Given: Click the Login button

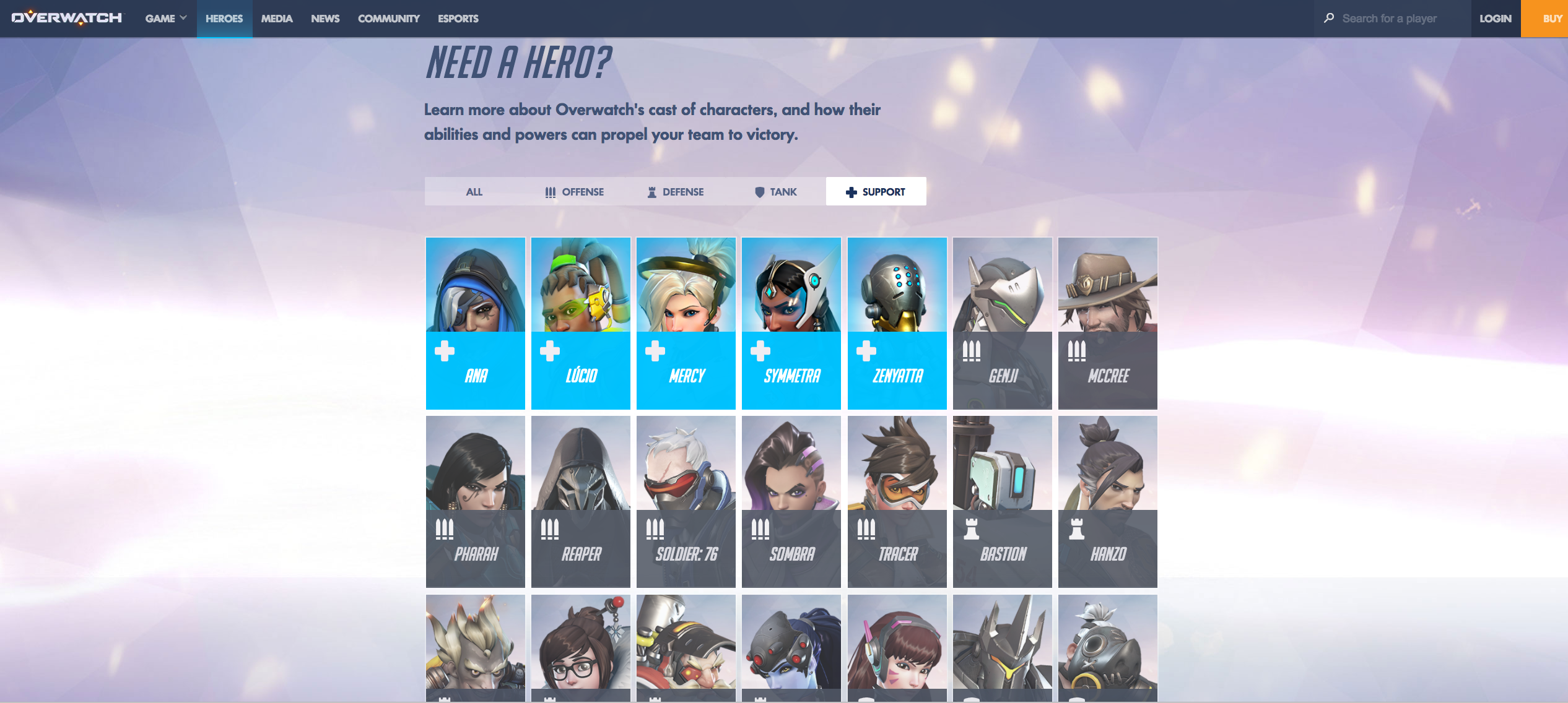Looking at the screenshot, I should 1495,19.
